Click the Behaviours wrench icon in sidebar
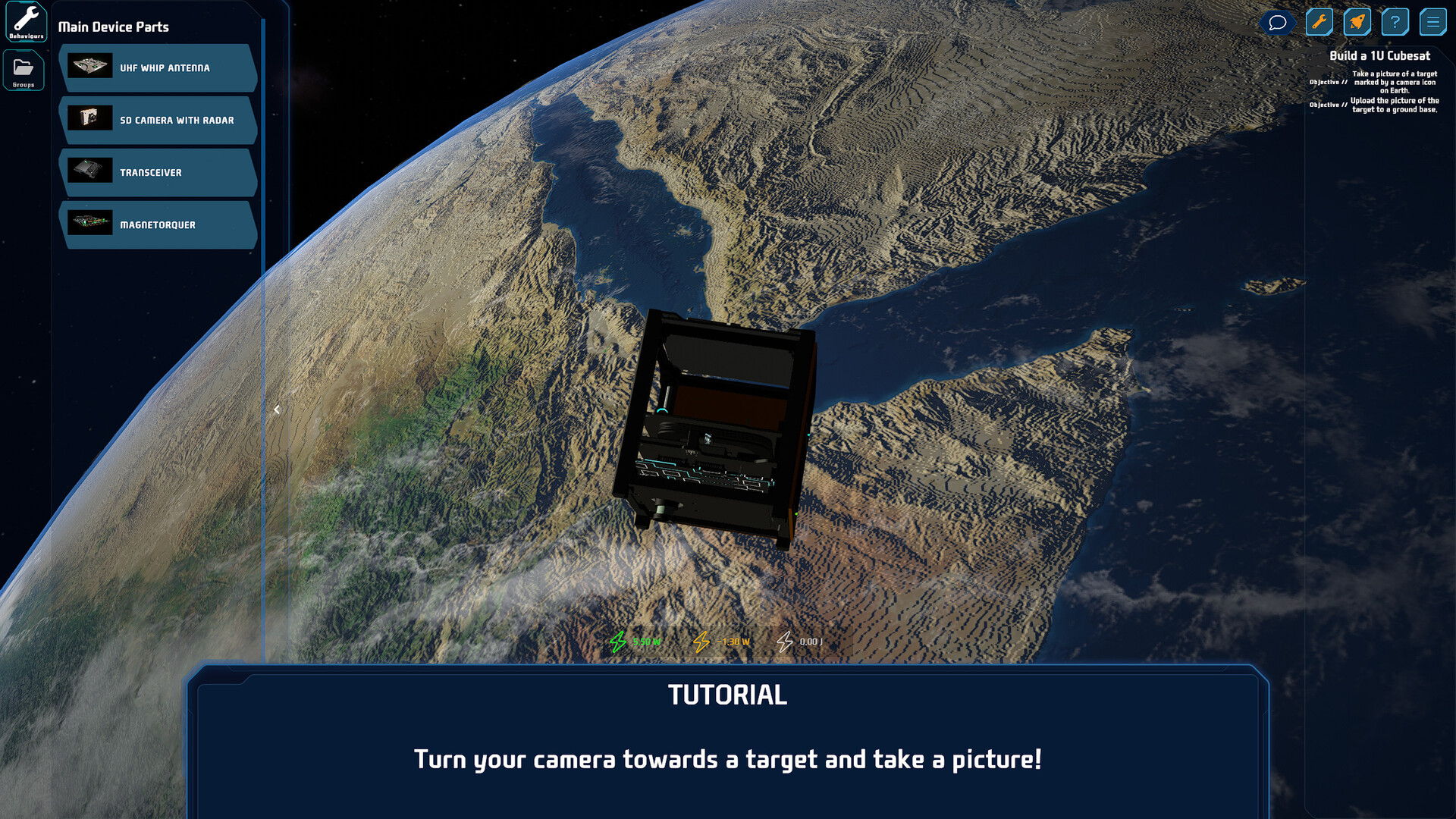 [x=26, y=20]
